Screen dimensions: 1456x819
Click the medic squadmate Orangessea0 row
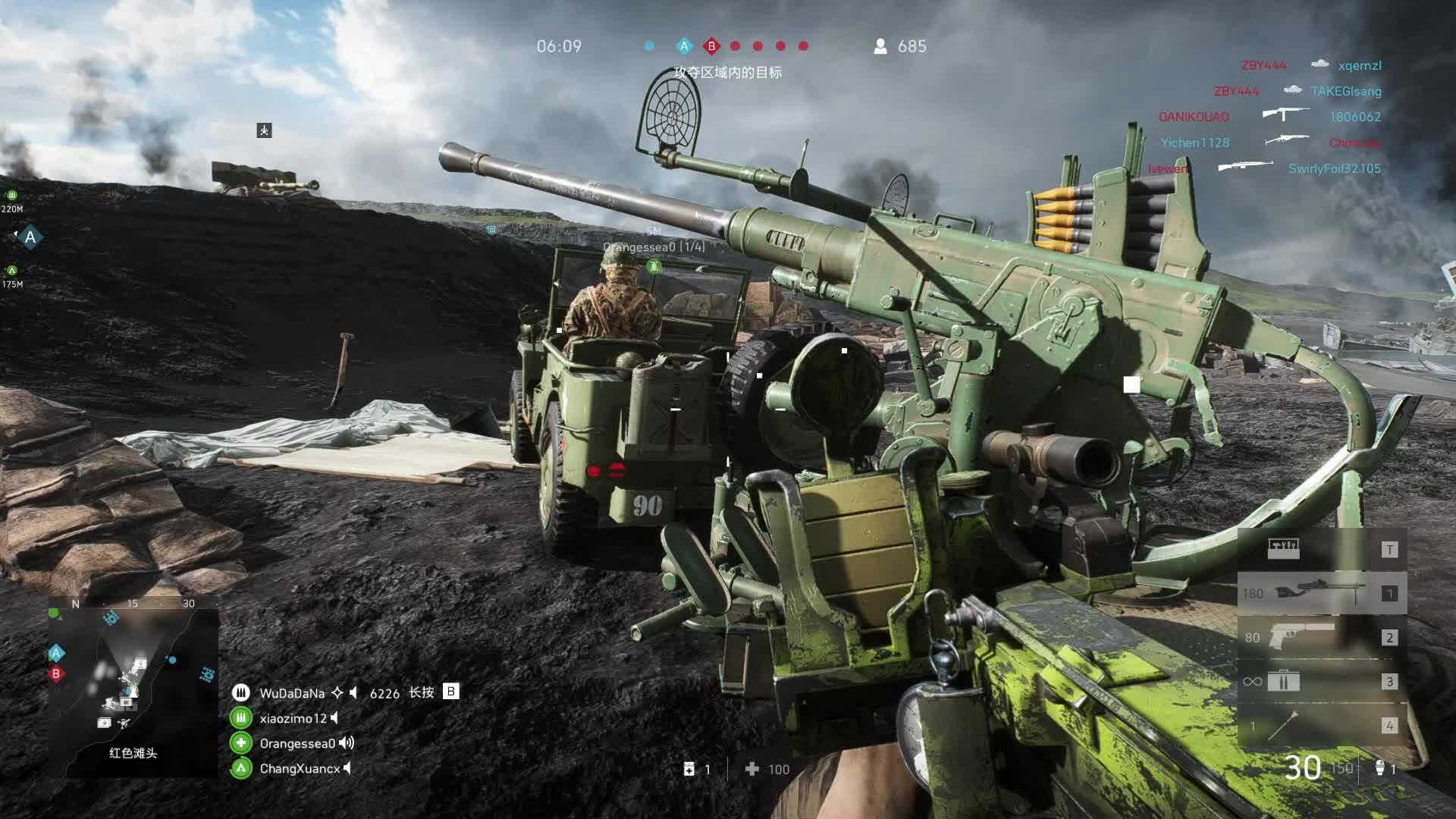[x=297, y=743]
